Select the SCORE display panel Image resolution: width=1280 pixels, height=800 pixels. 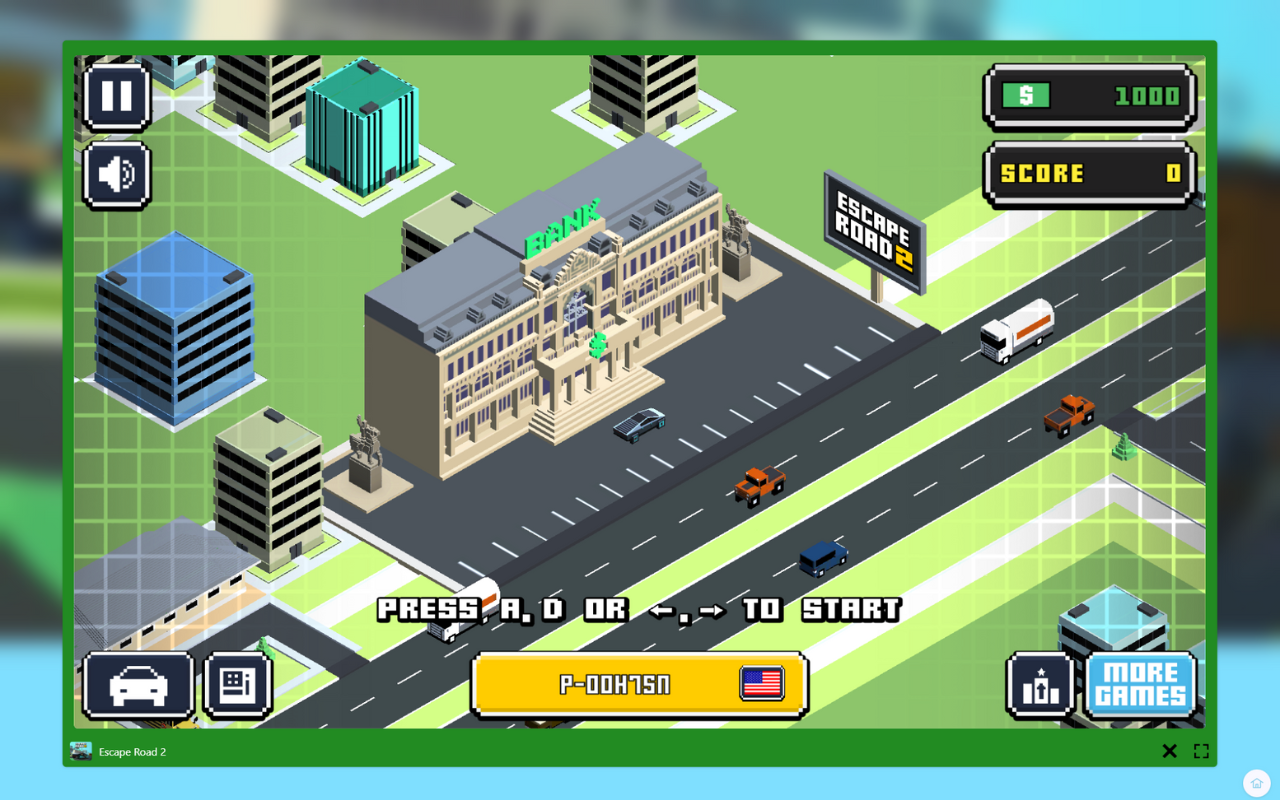1088,172
